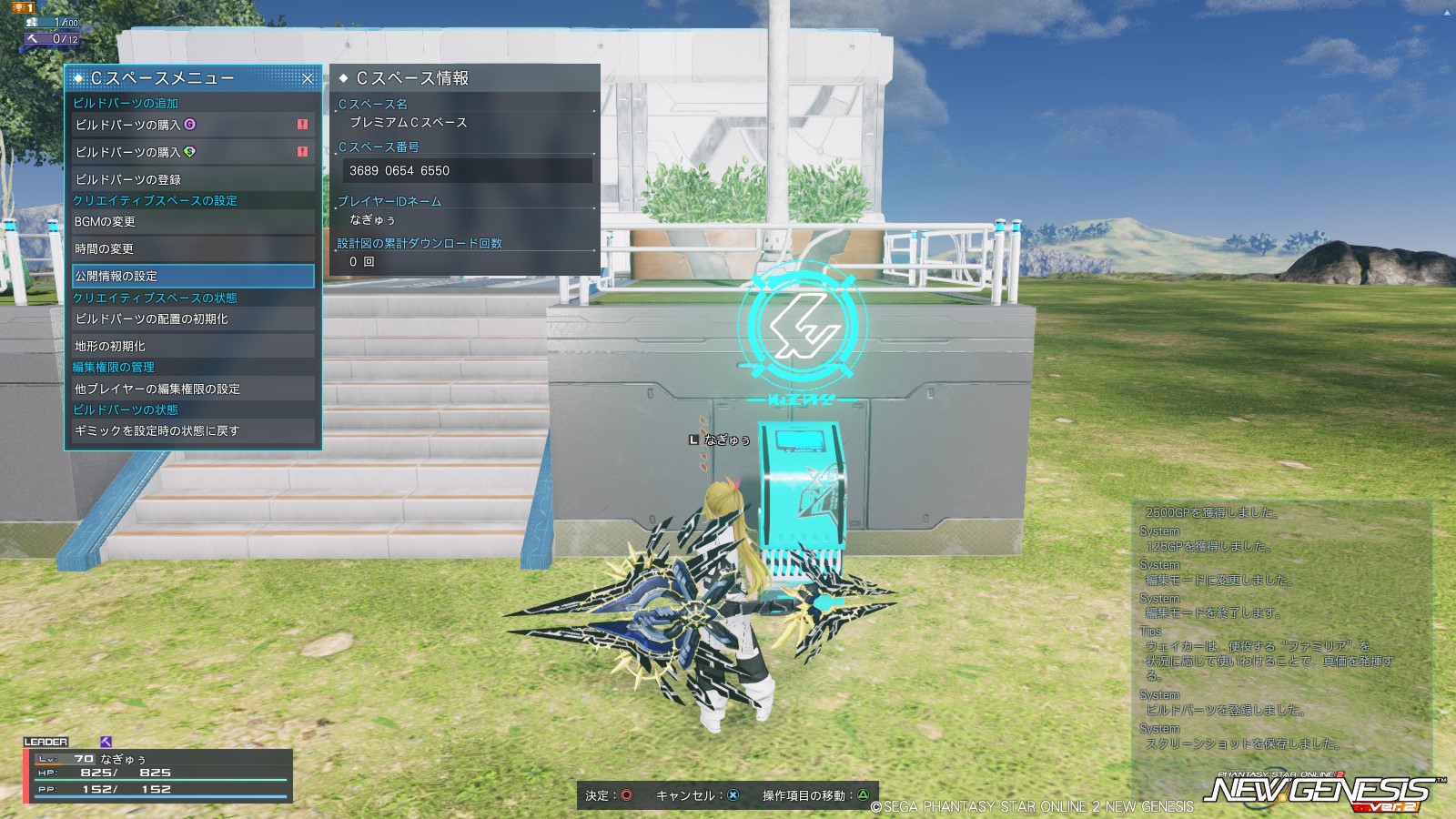Select 地形の初期化 to reset terrain

click(191, 346)
